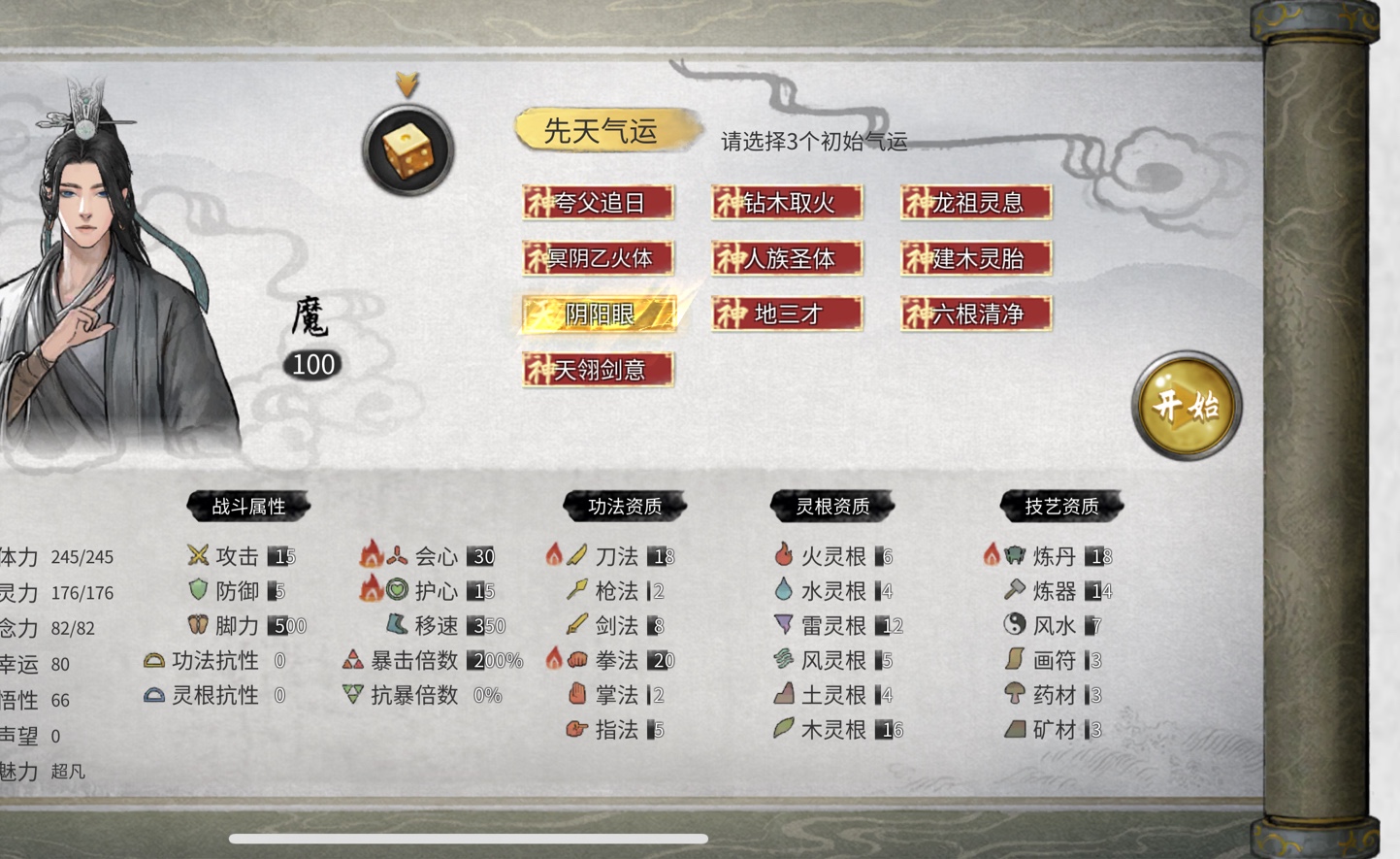Screen dimensions: 1400x859
Task: Choose the 人族圣体 fortune
Action: pyautogui.click(x=787, y=258)
